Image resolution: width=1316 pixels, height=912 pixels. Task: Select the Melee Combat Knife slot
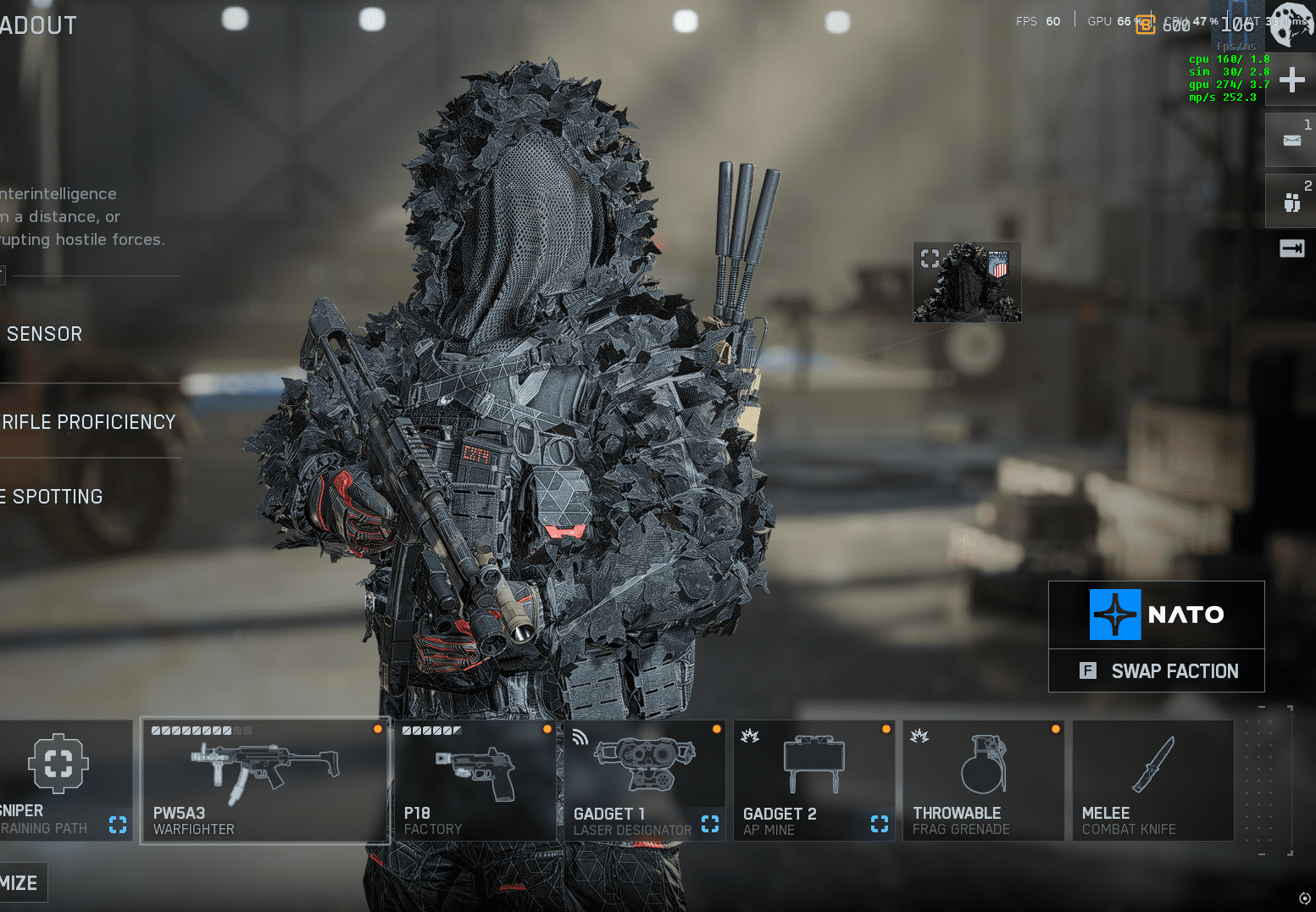pos(1152,780)
